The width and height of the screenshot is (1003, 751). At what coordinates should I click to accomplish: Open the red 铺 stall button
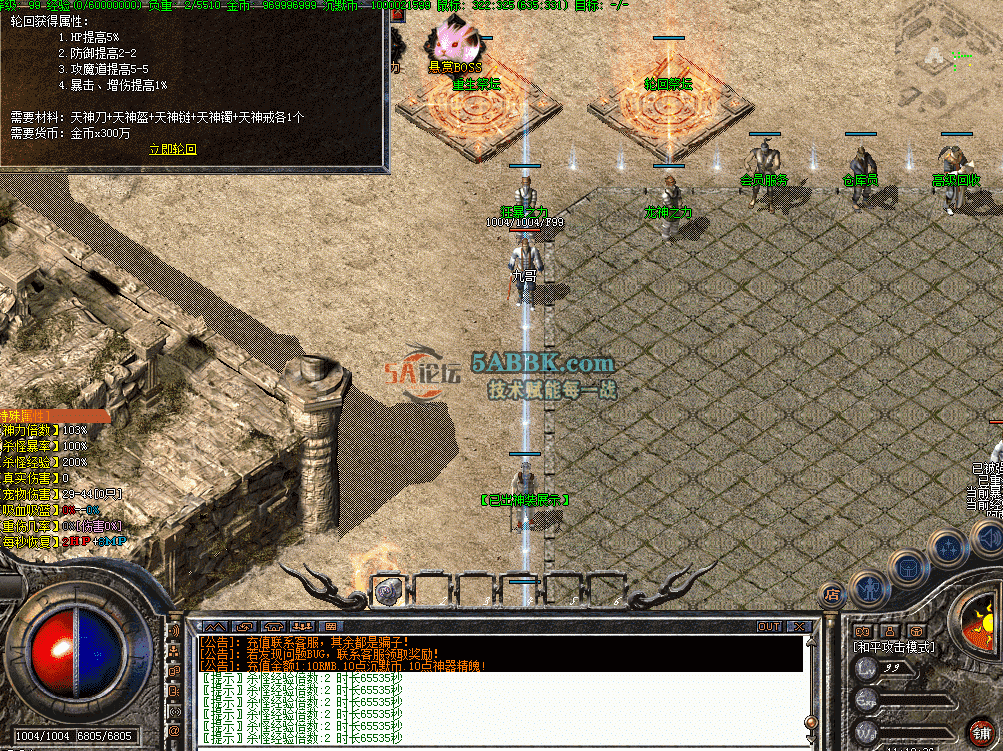click(x=981, y=732)
